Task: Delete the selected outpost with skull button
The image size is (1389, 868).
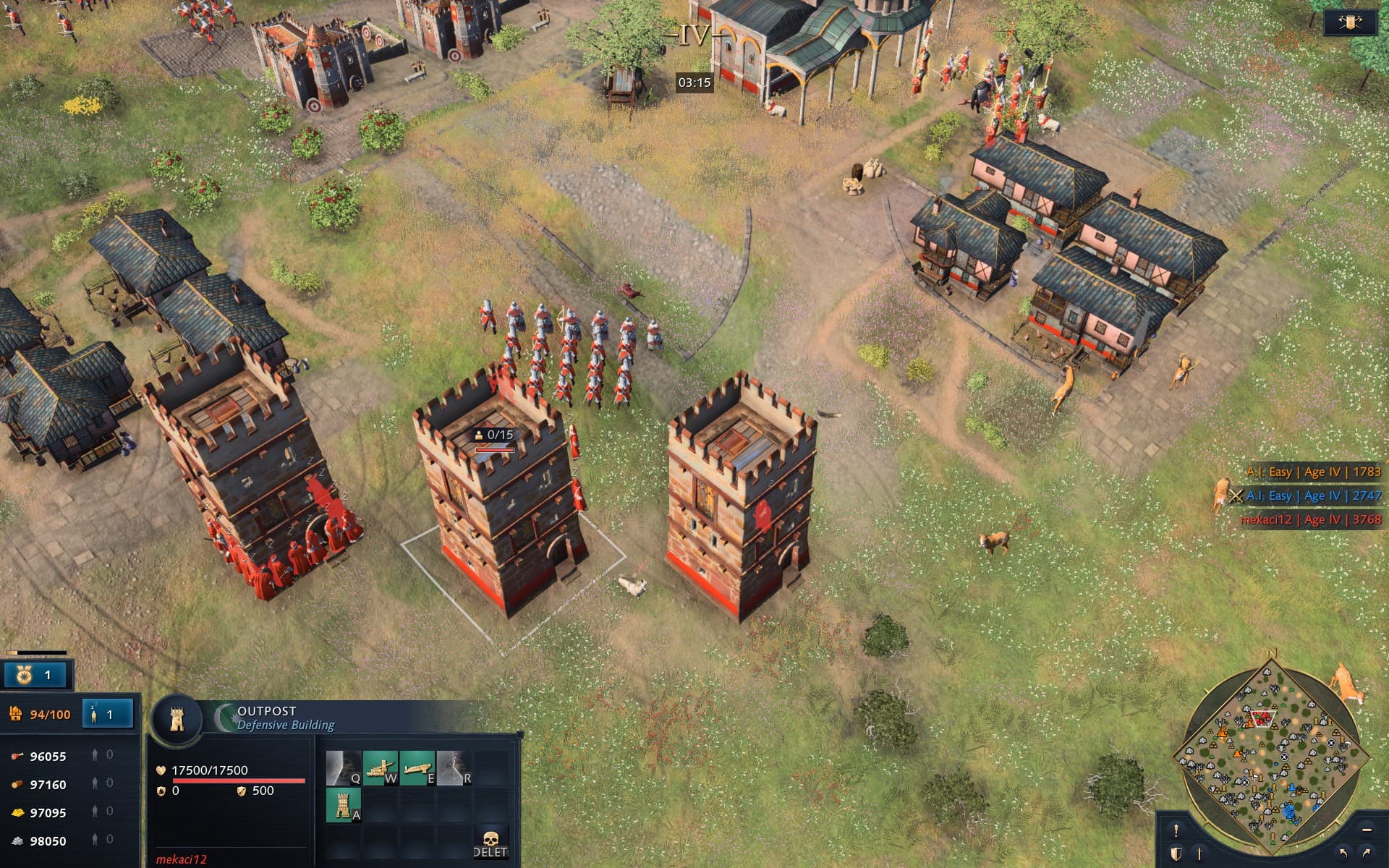Action: [490, 843]
